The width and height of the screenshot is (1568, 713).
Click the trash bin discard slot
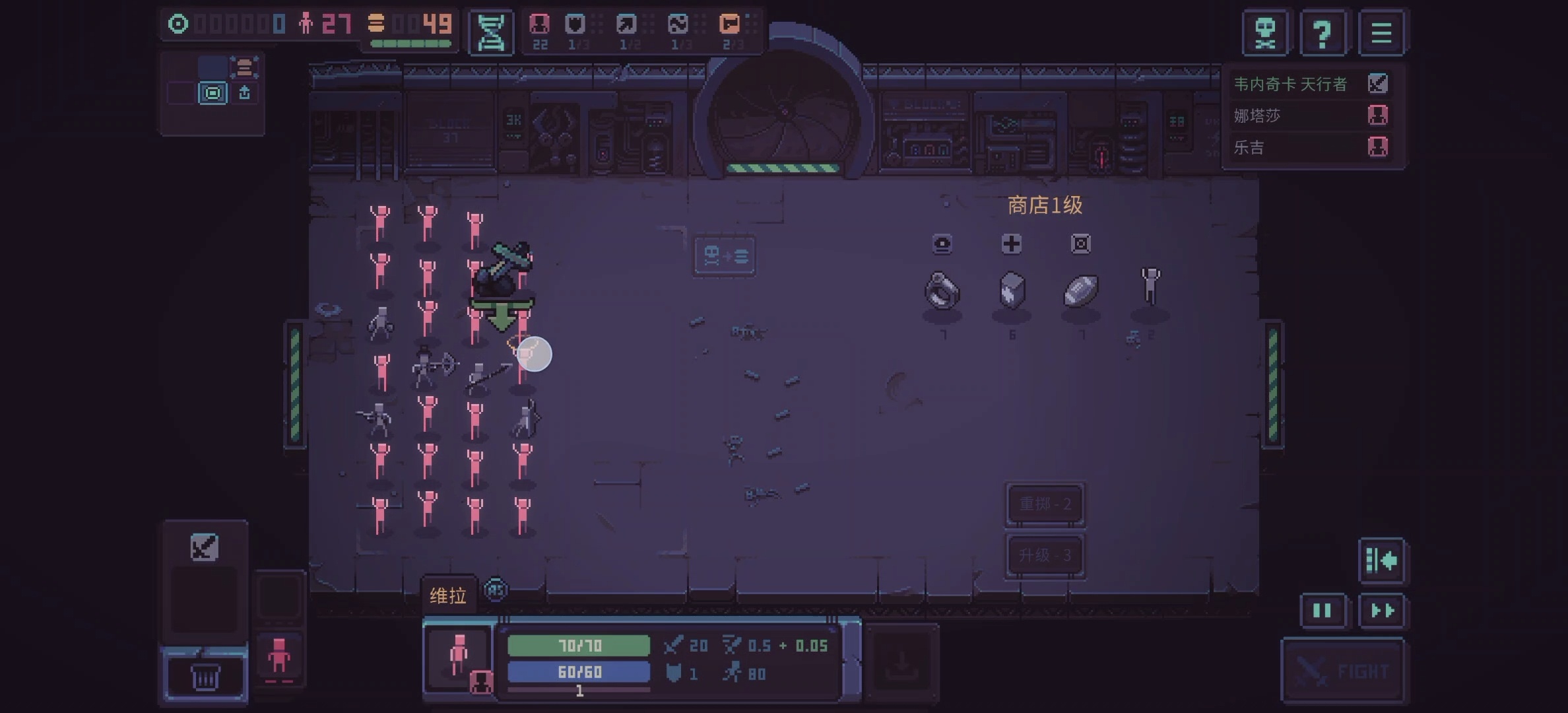click(x=205, y=677)
